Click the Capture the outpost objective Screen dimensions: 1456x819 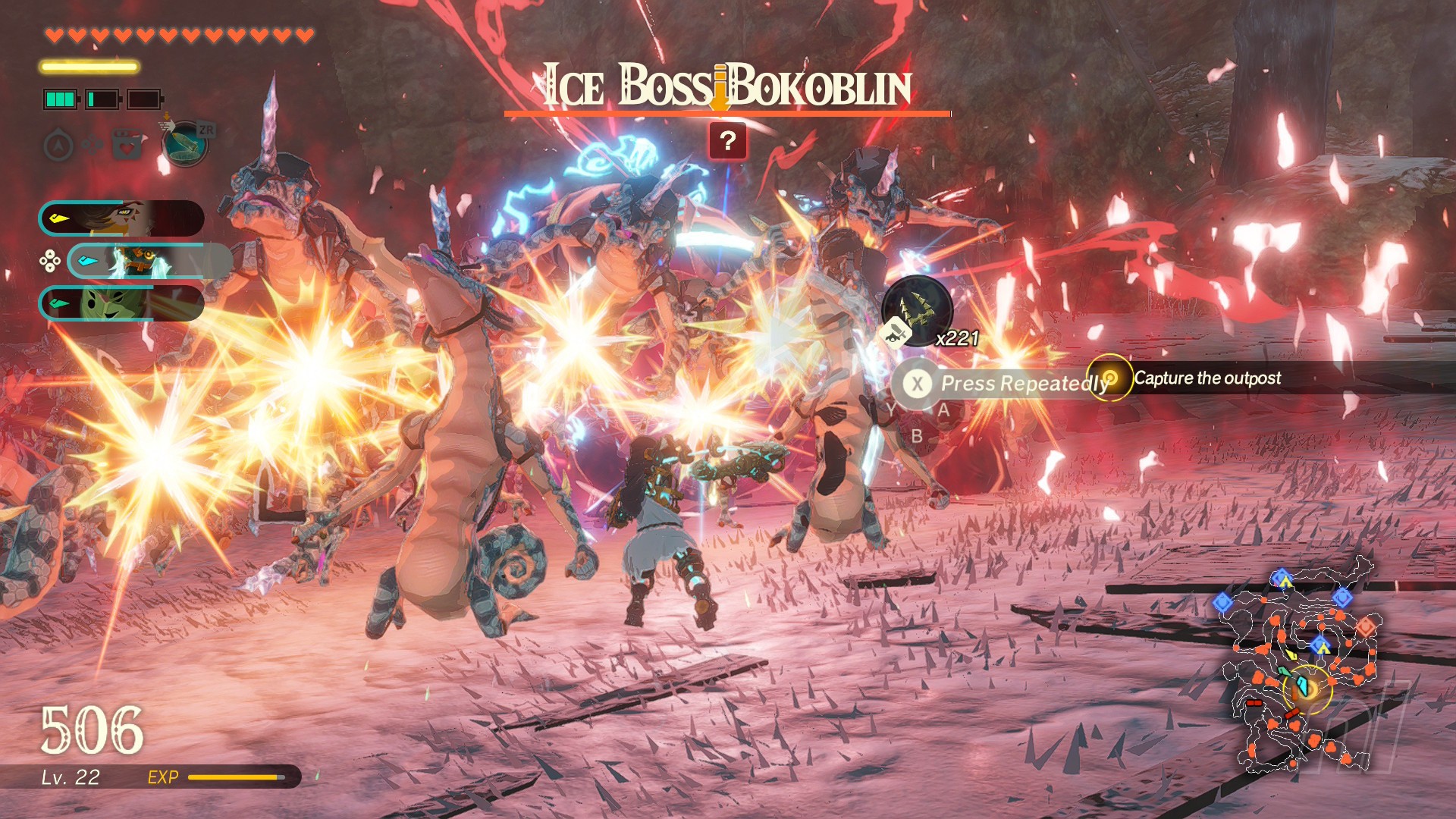(x=1206, y=378)
